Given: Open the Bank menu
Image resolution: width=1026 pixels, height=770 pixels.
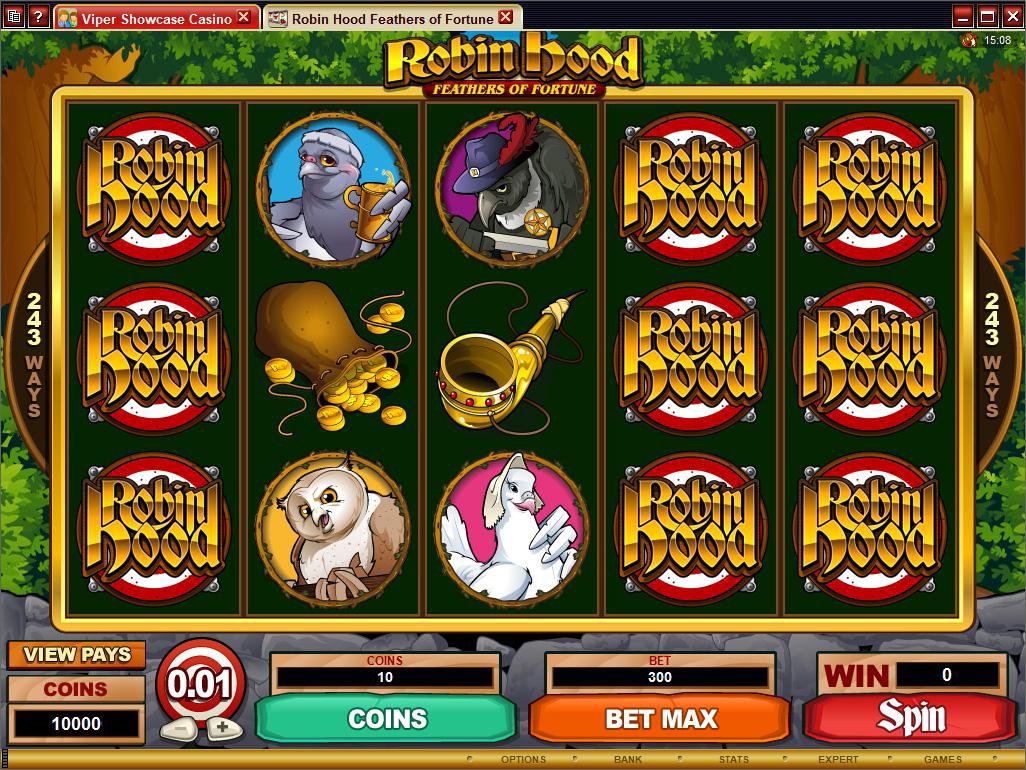Looking at the screenshot, I should tap(628, 760).
